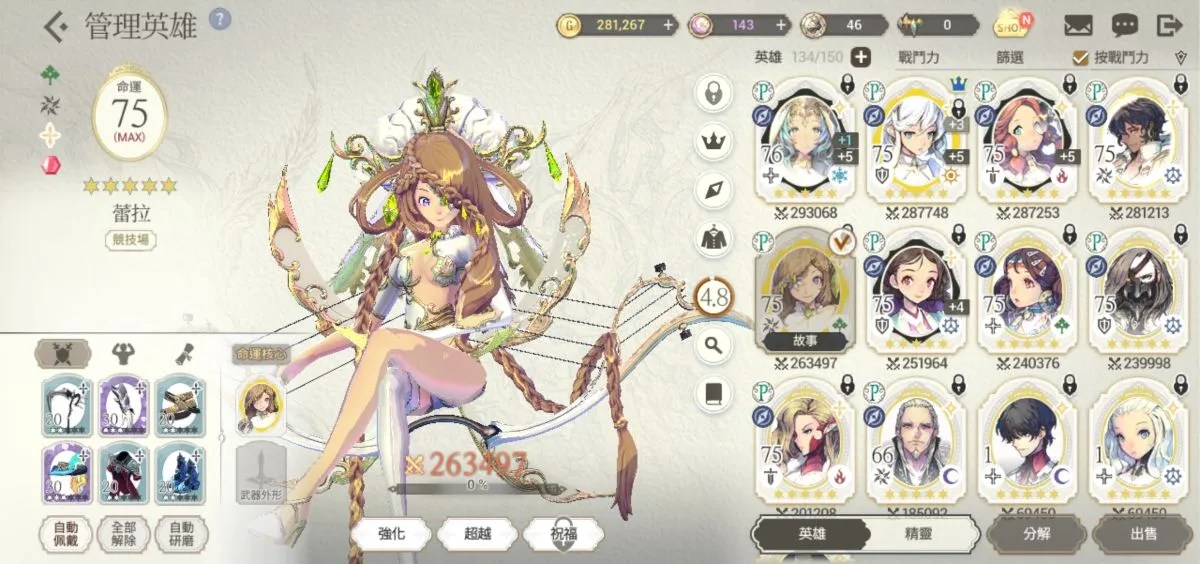Toggle the padlock lock icon on hero

point(713,93)
